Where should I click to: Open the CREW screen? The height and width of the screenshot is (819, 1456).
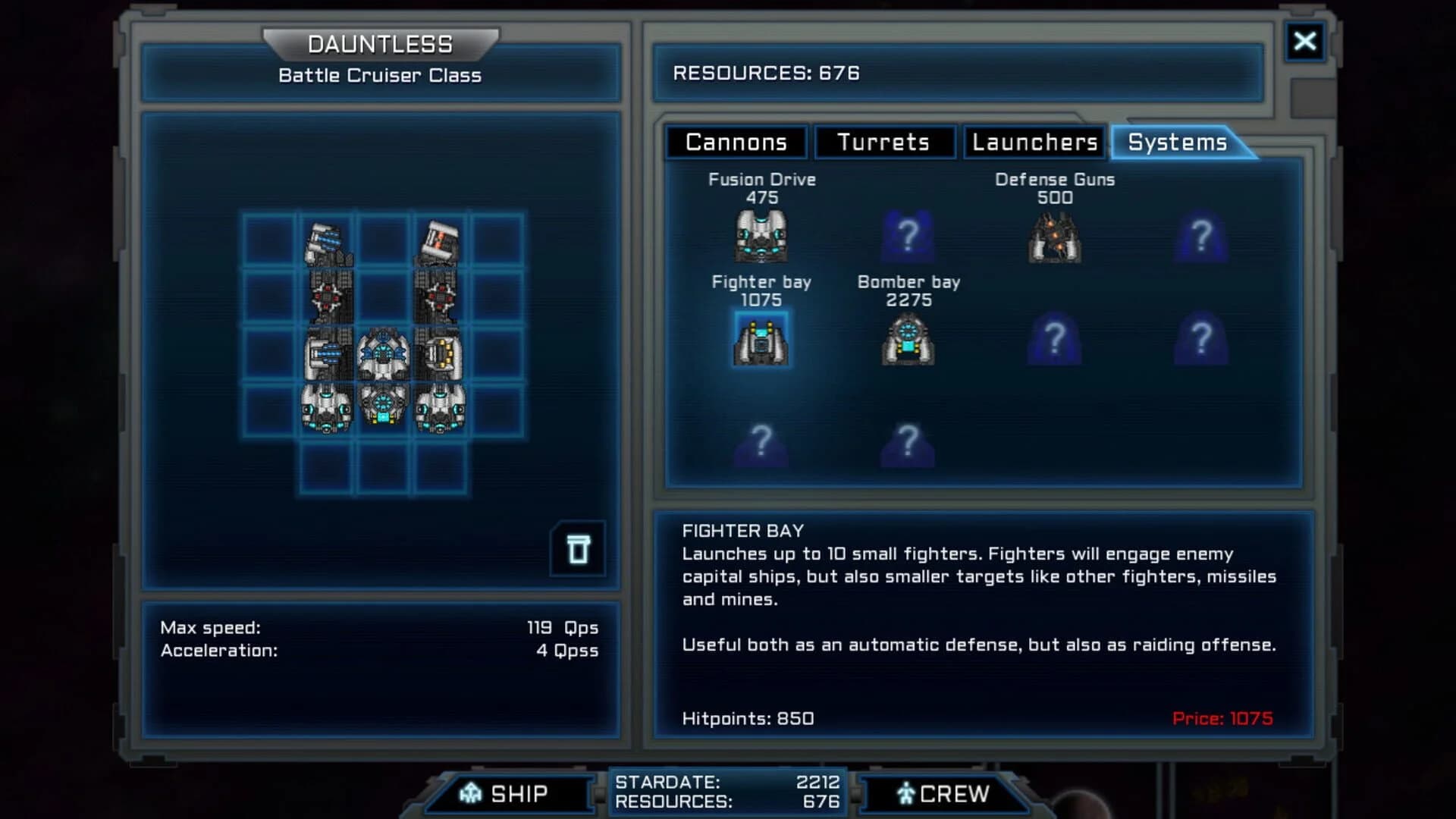[x=943, y=793]
